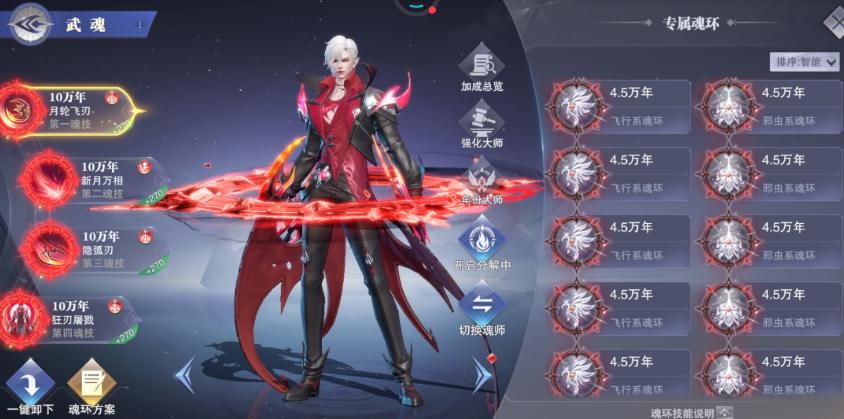Open the 强化大师 enhancement master
844x419 pixels.
coord(482,125)
